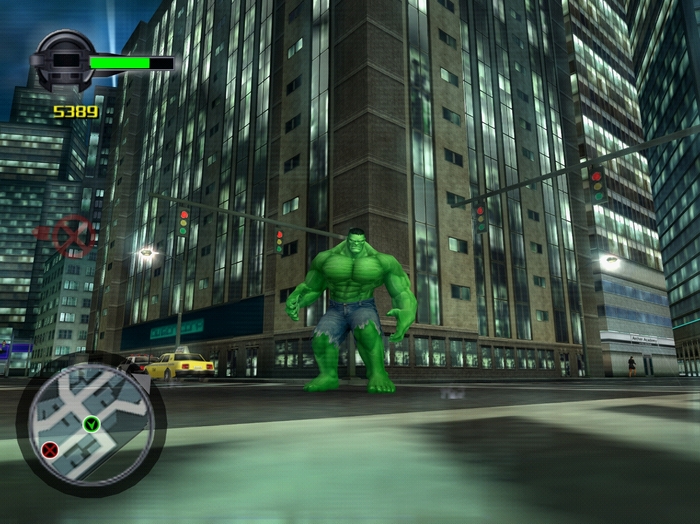
Task: Click the round emblem beside the health bar
Action: point(63,59)
